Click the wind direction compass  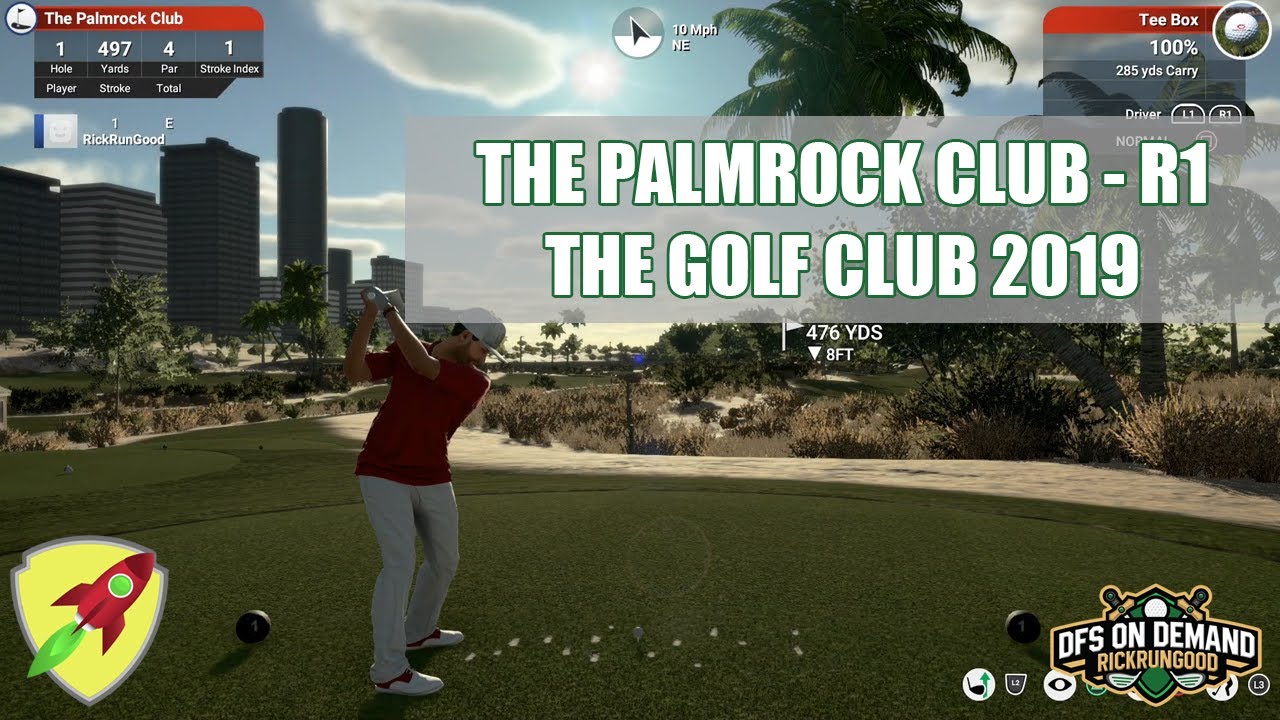click(638, 33)
